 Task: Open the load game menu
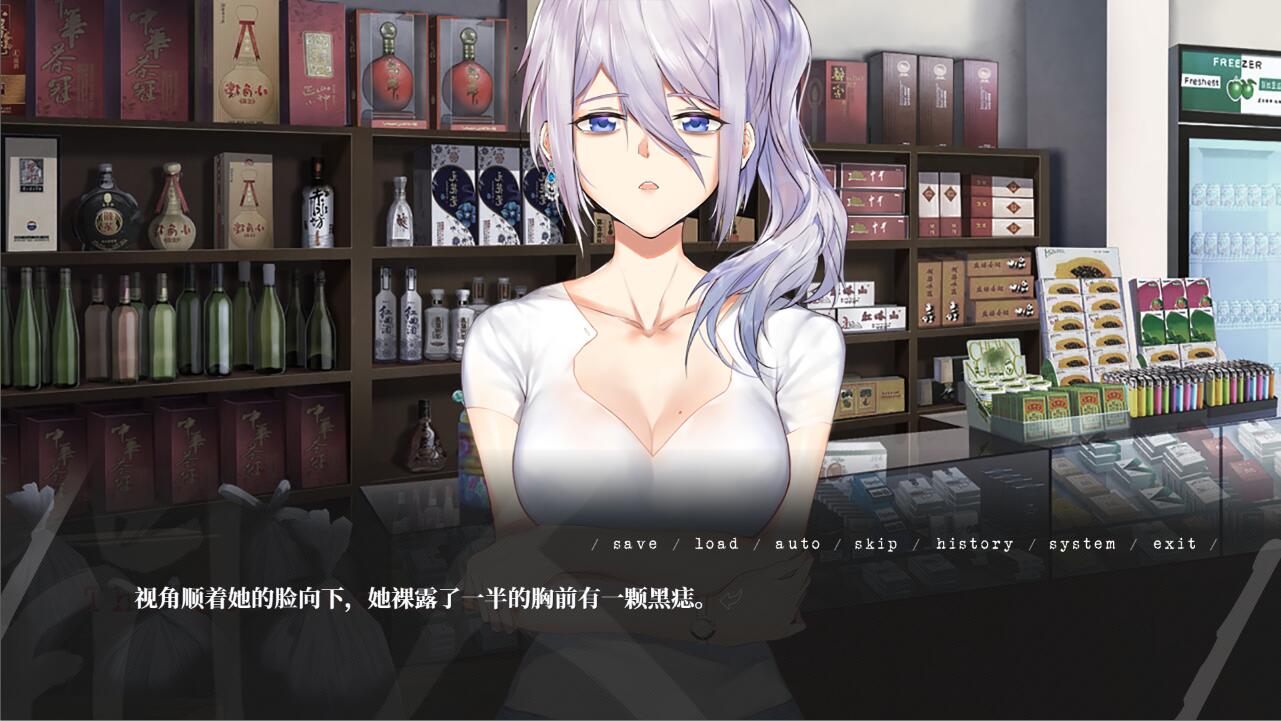(x=718, y=544)
